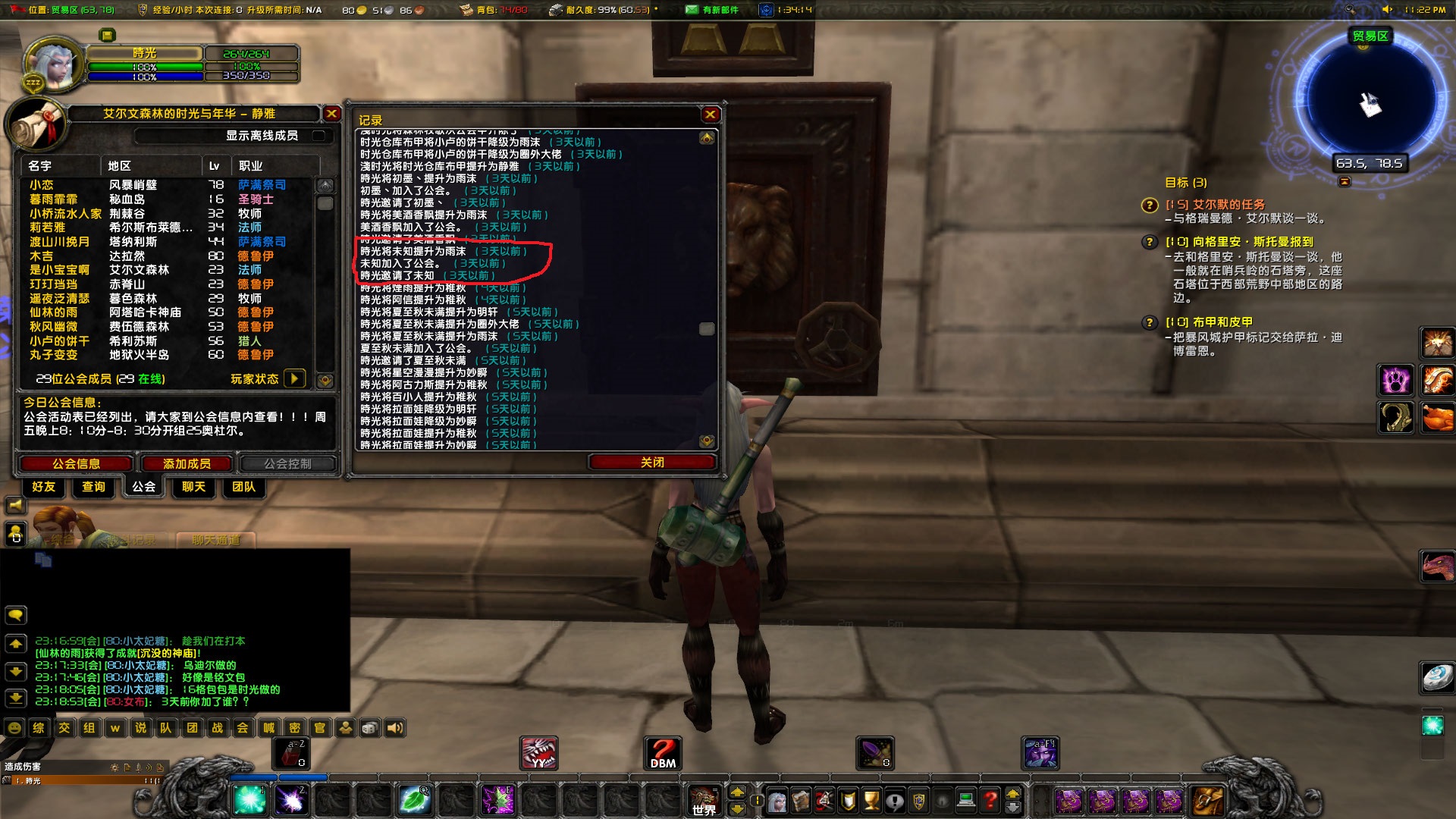The height and width of the screenshot is (819, 1456).
Task: Open the red question mark help micro-menu
Action: coord(990,798)
